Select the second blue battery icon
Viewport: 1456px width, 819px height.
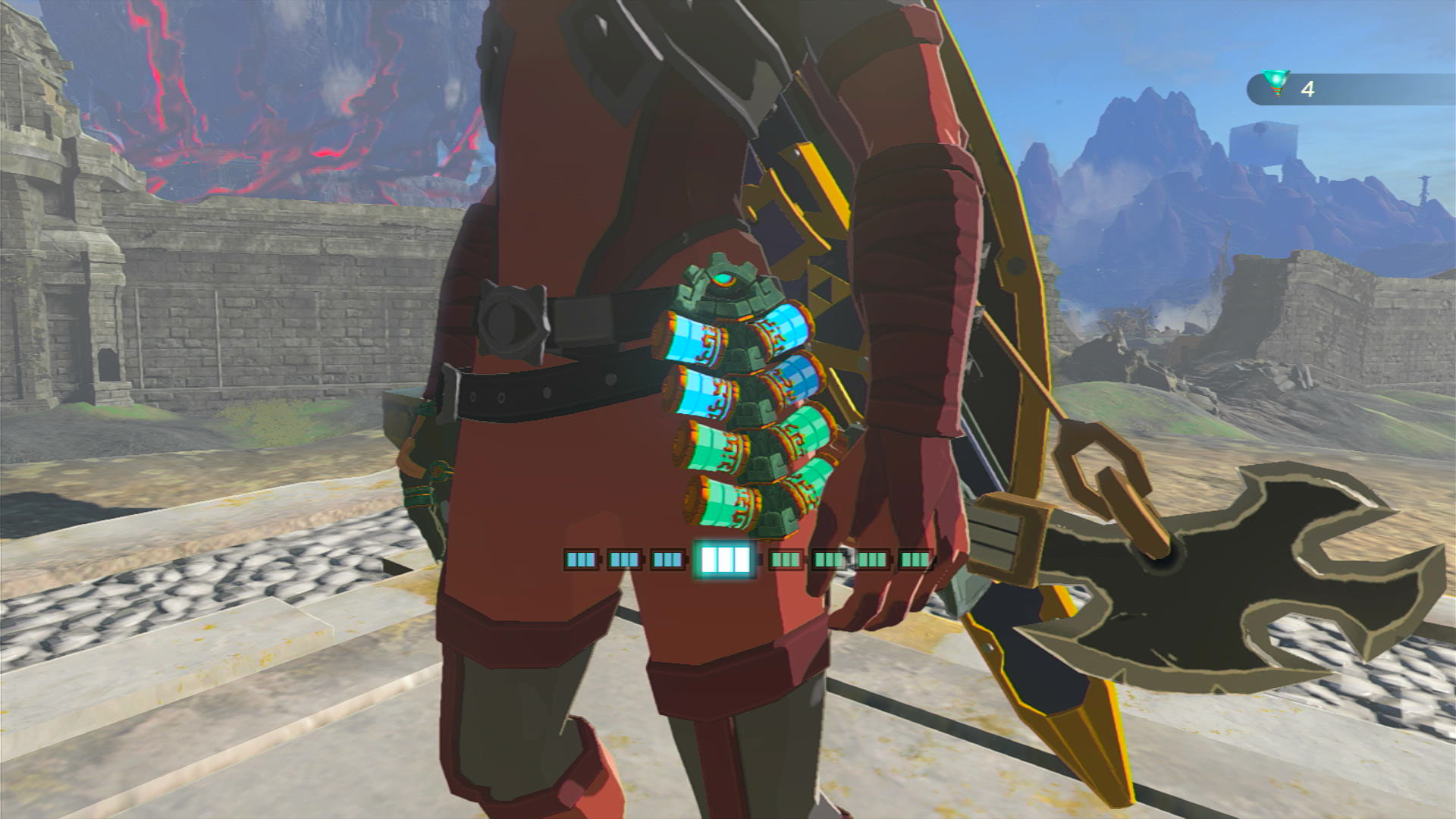click(x=625, y=560)
